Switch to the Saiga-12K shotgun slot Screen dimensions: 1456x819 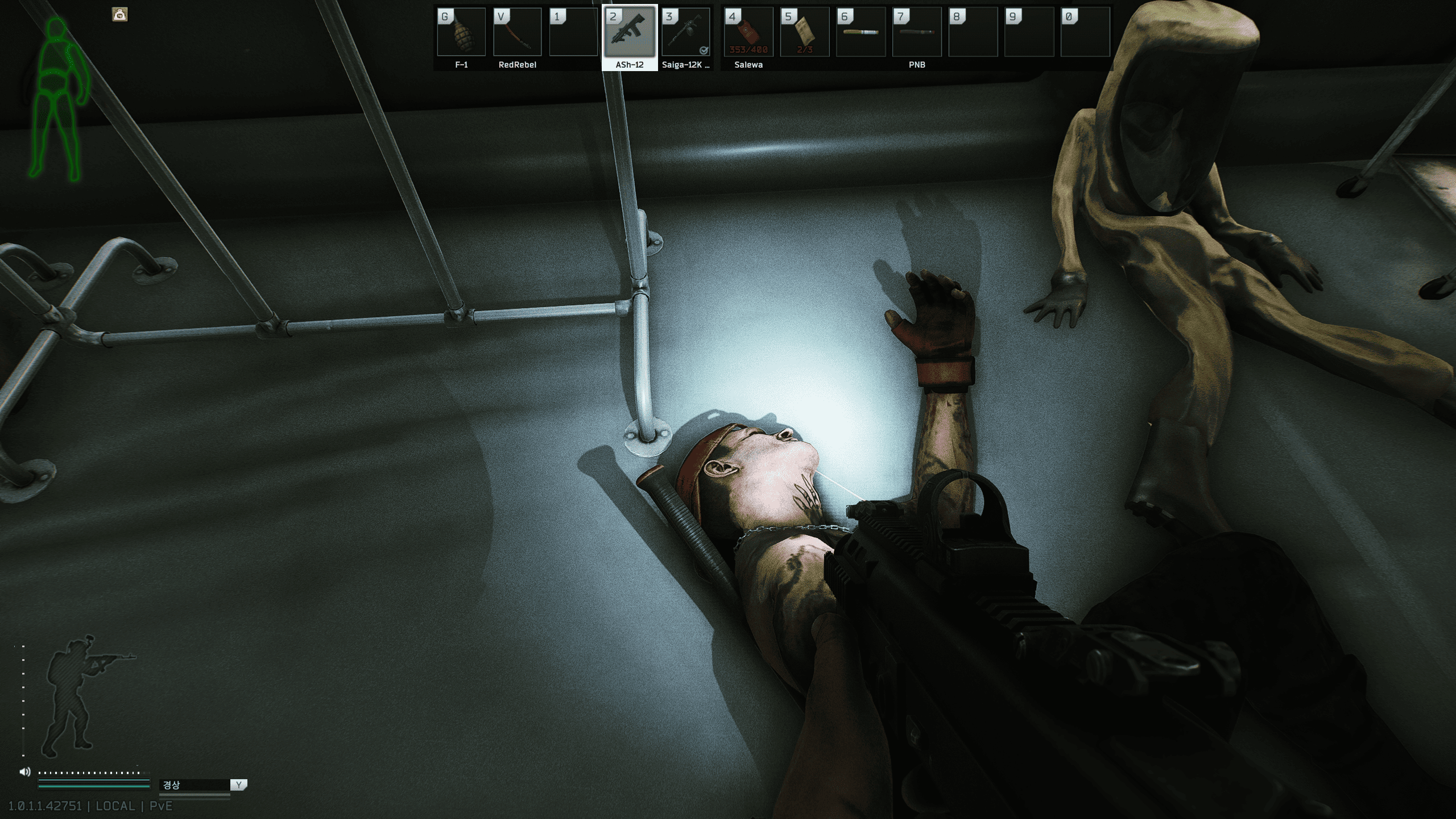point(685,33)
